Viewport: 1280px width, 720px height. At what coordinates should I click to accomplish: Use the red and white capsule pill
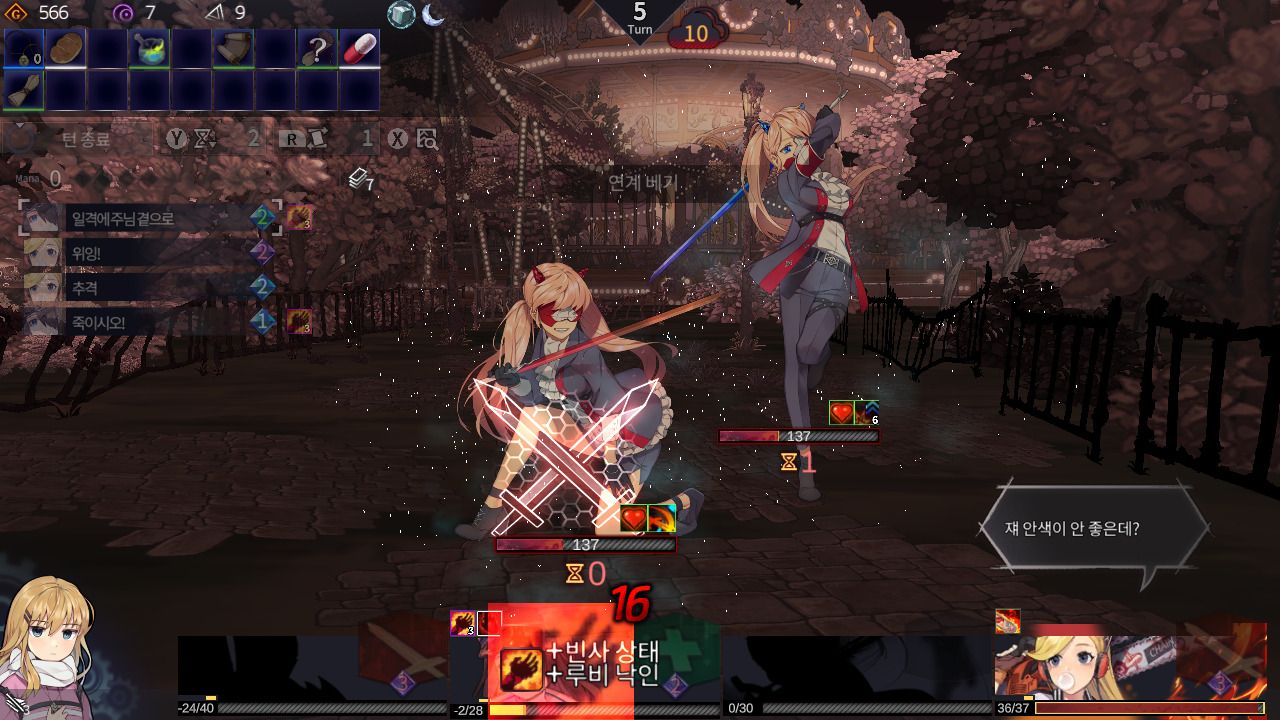click(359, 48)
